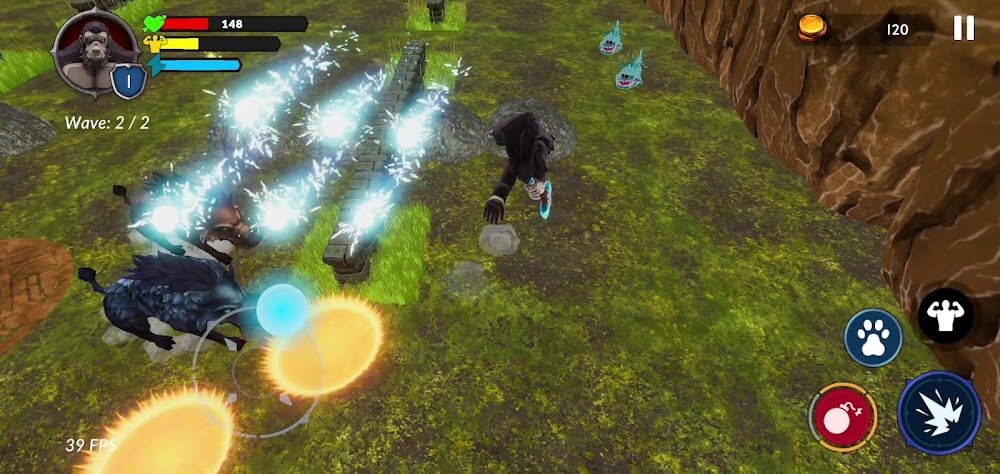Use the flexing muscle power-up button
The height and width of the screenshot is (474, 1000).
click(x=945, y=317)
